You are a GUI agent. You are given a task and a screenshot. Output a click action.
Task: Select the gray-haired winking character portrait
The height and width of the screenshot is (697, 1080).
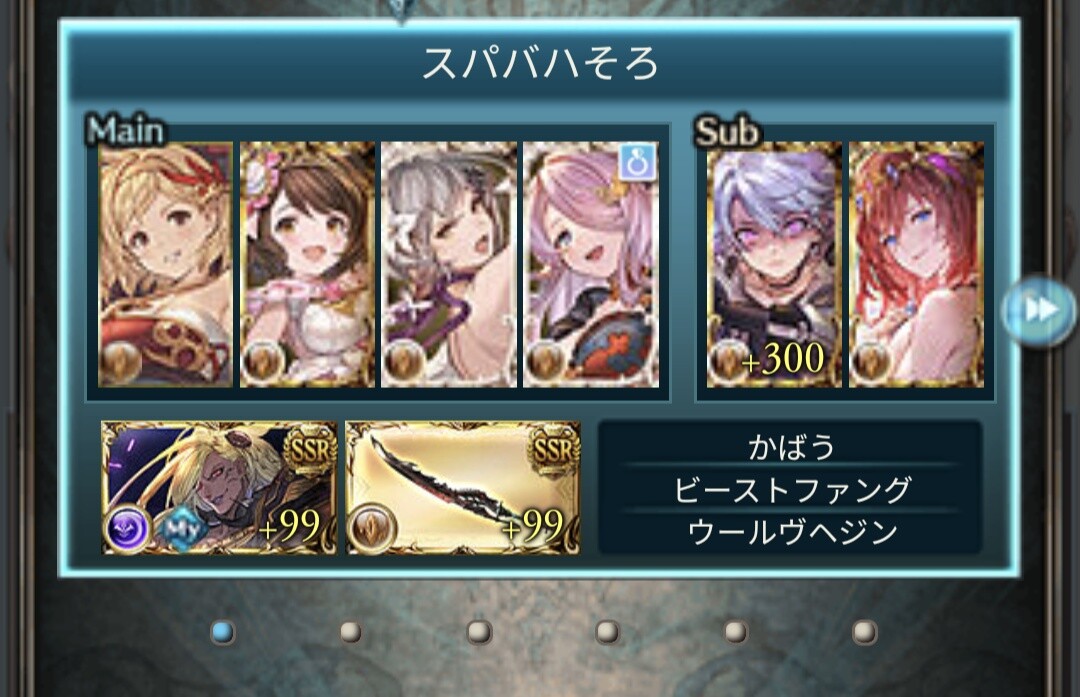pos(449,264)
